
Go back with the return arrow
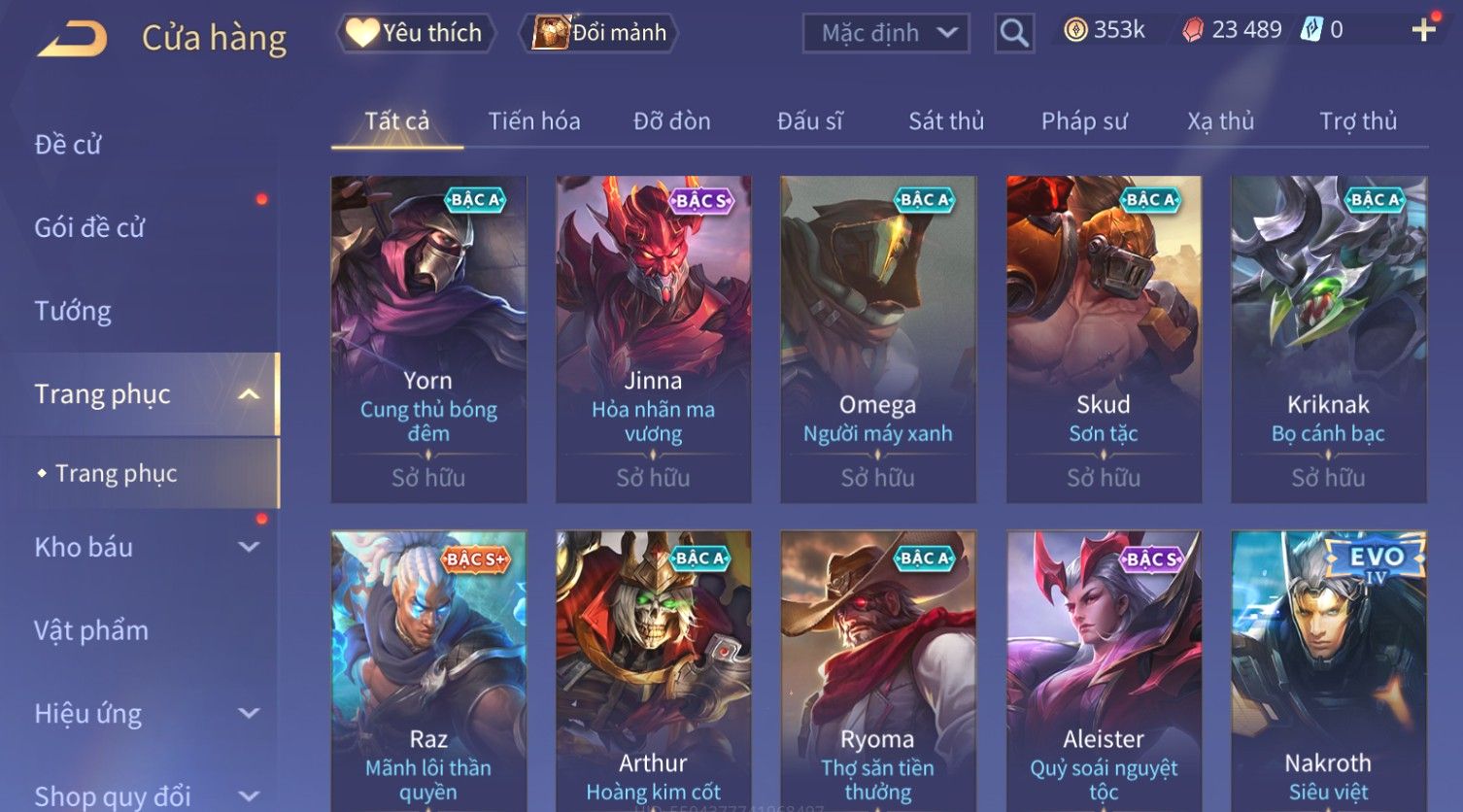(72, 39)
